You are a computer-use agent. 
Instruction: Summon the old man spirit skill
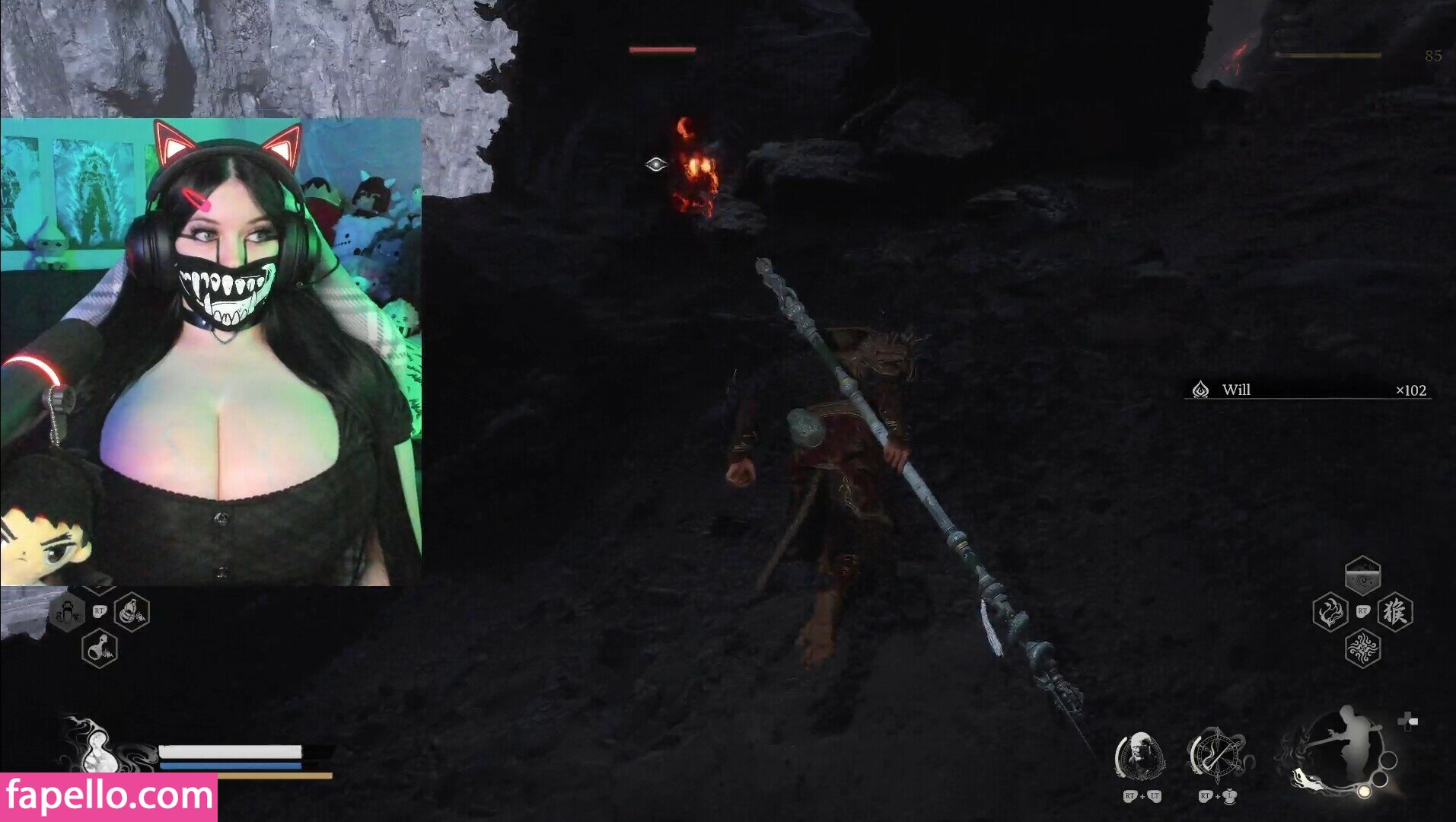pyautogui.click(x=1139, y=757)
